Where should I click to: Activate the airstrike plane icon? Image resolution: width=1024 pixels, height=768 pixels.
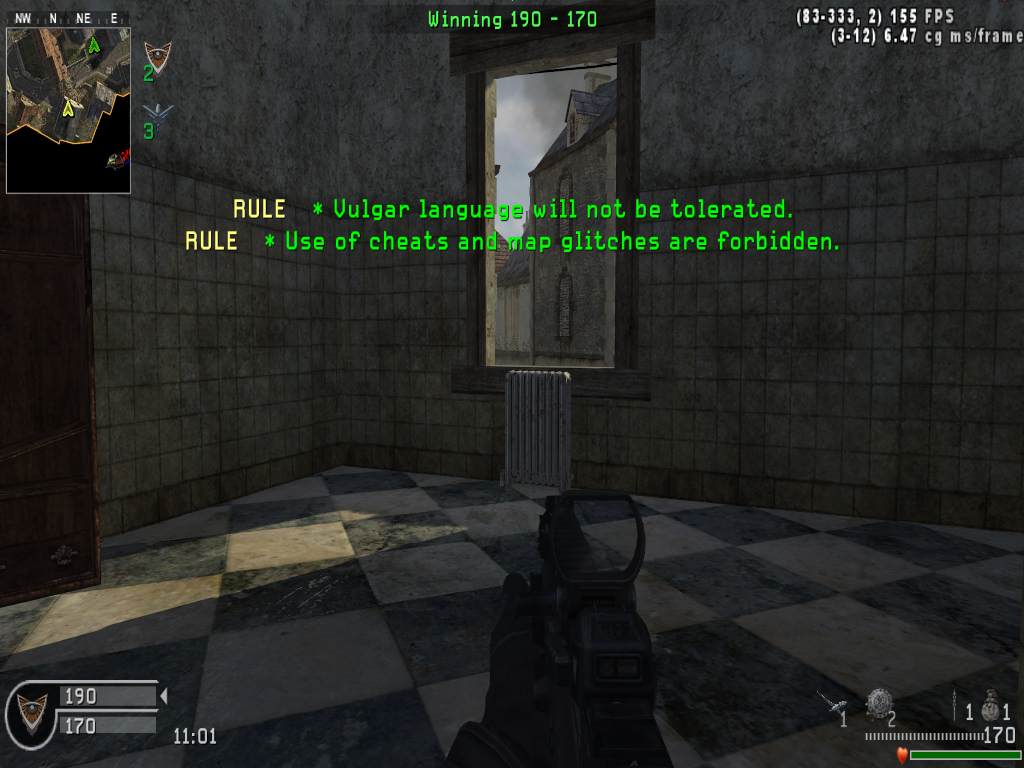click(831, 702)
